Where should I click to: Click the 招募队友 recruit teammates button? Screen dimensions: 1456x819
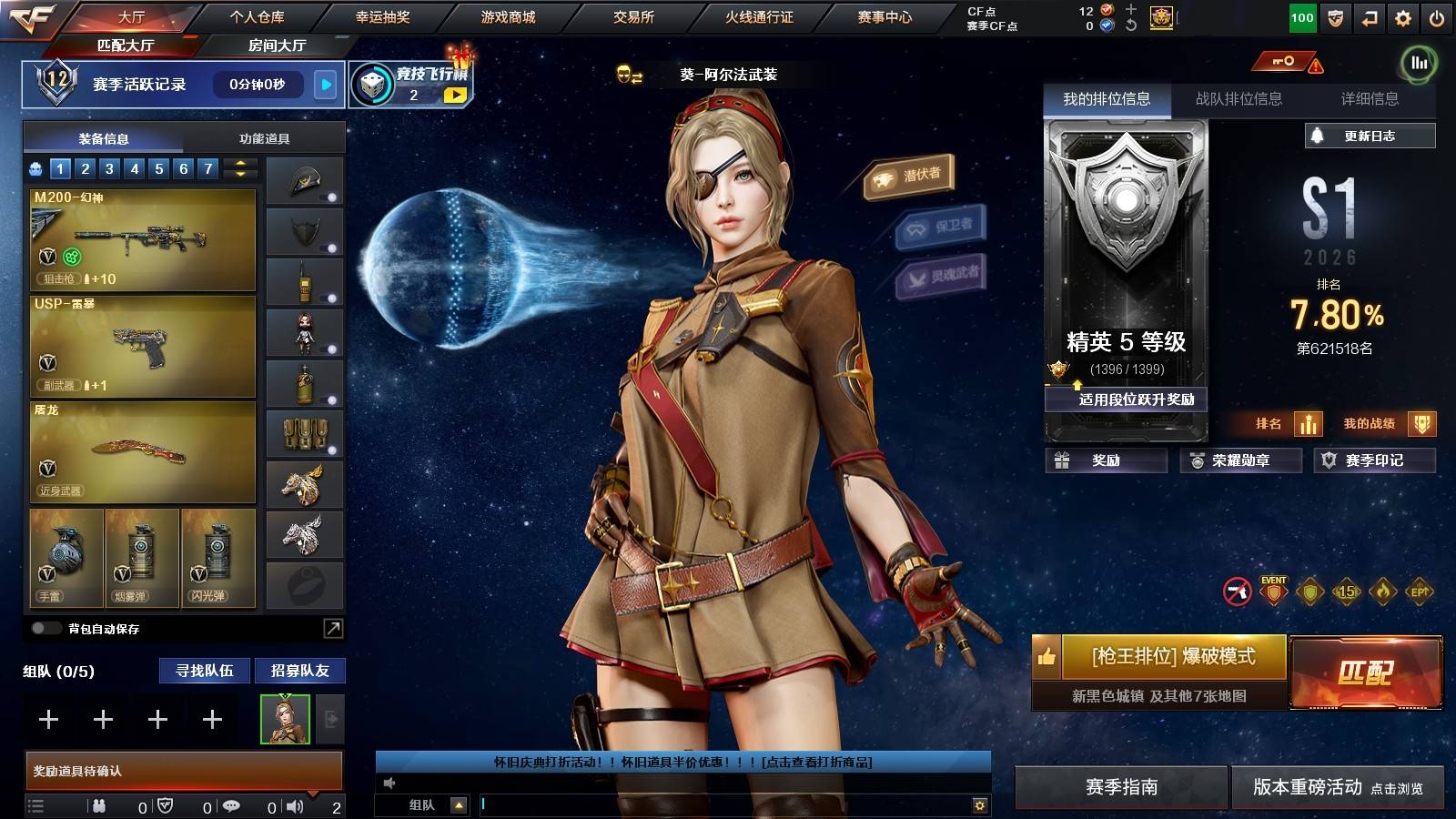(299, 671)
